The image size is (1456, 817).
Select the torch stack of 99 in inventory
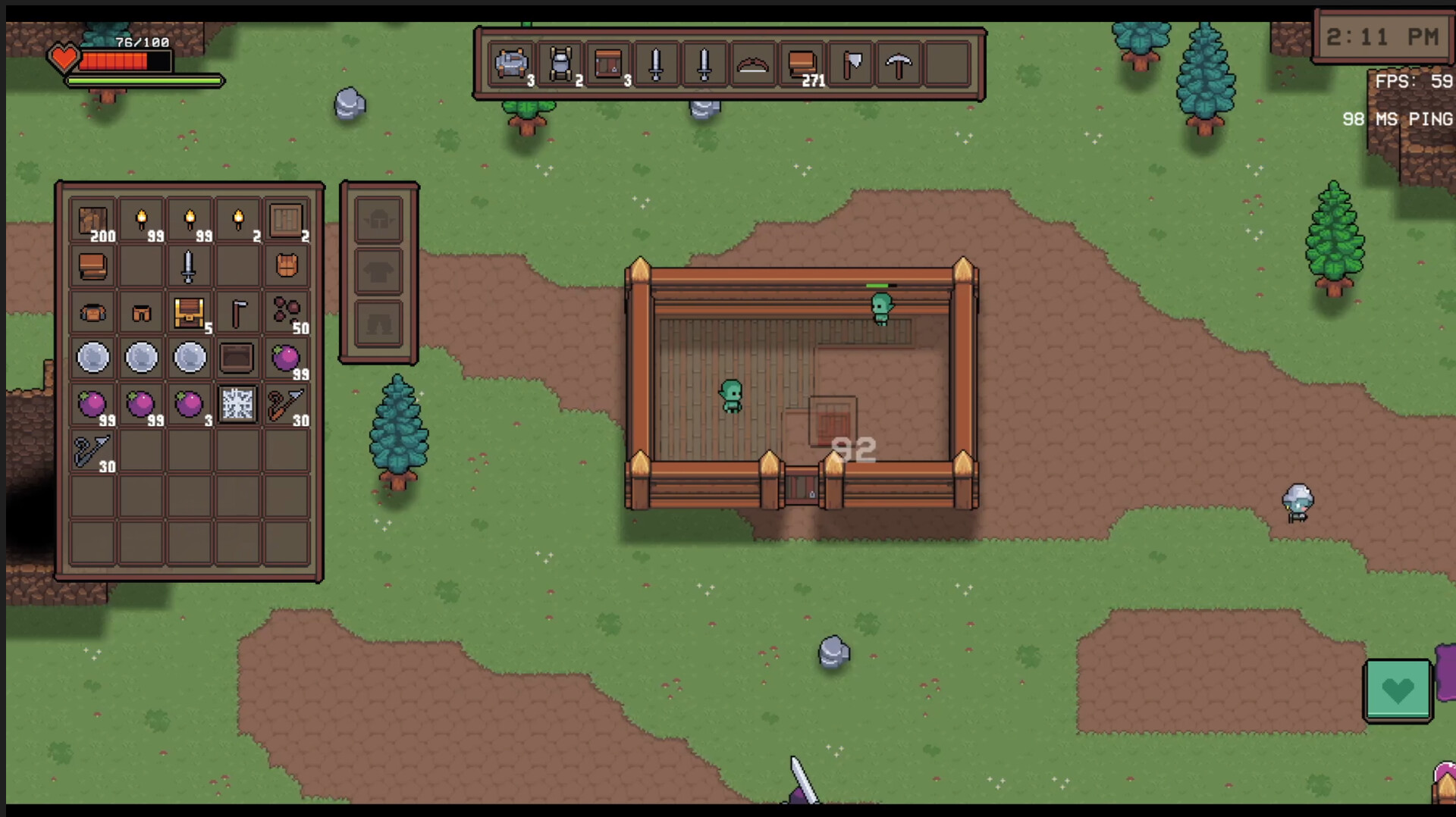click(x=141, y=218)
